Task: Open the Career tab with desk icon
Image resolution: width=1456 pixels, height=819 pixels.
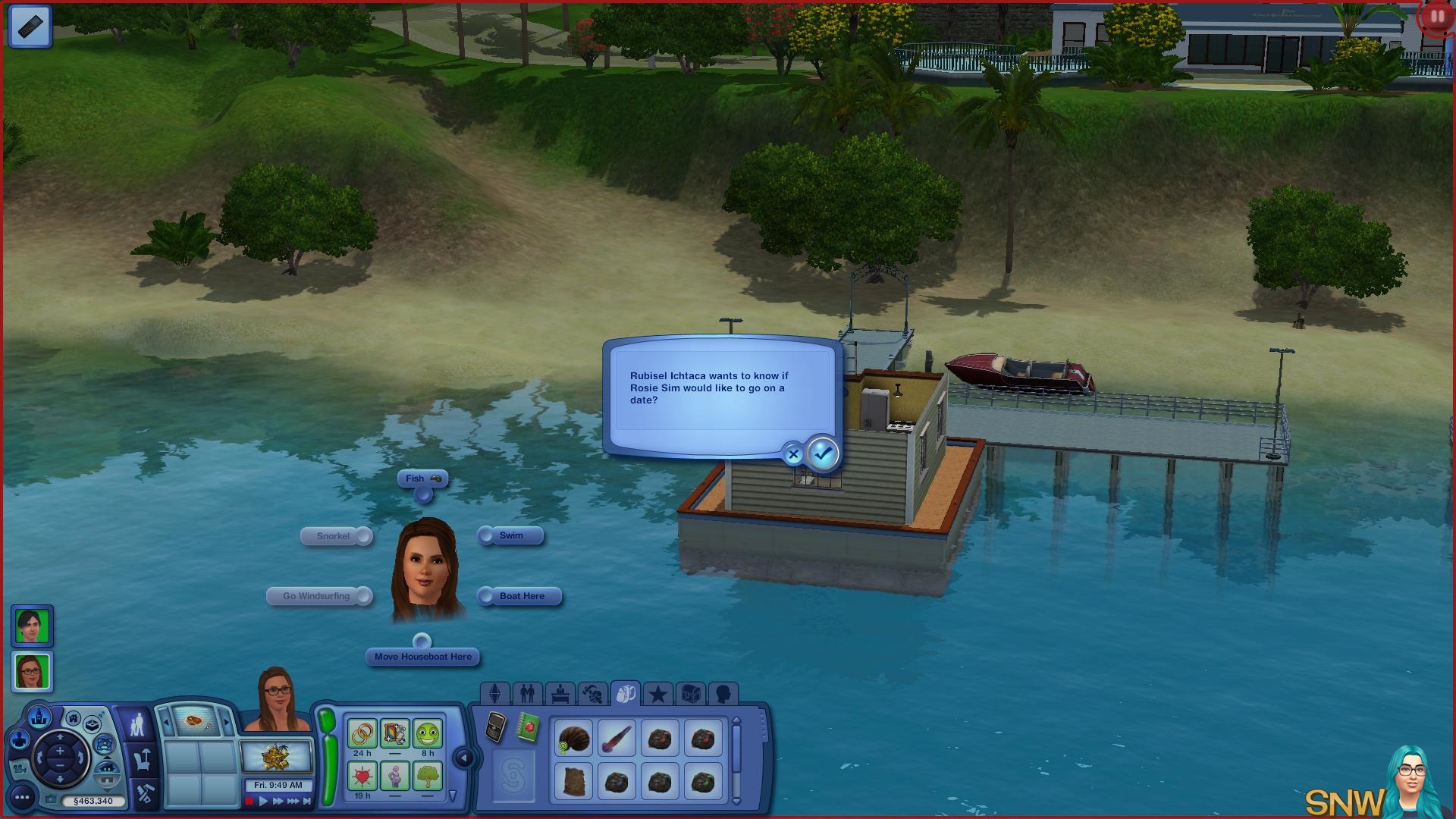Action: (560, 693)
